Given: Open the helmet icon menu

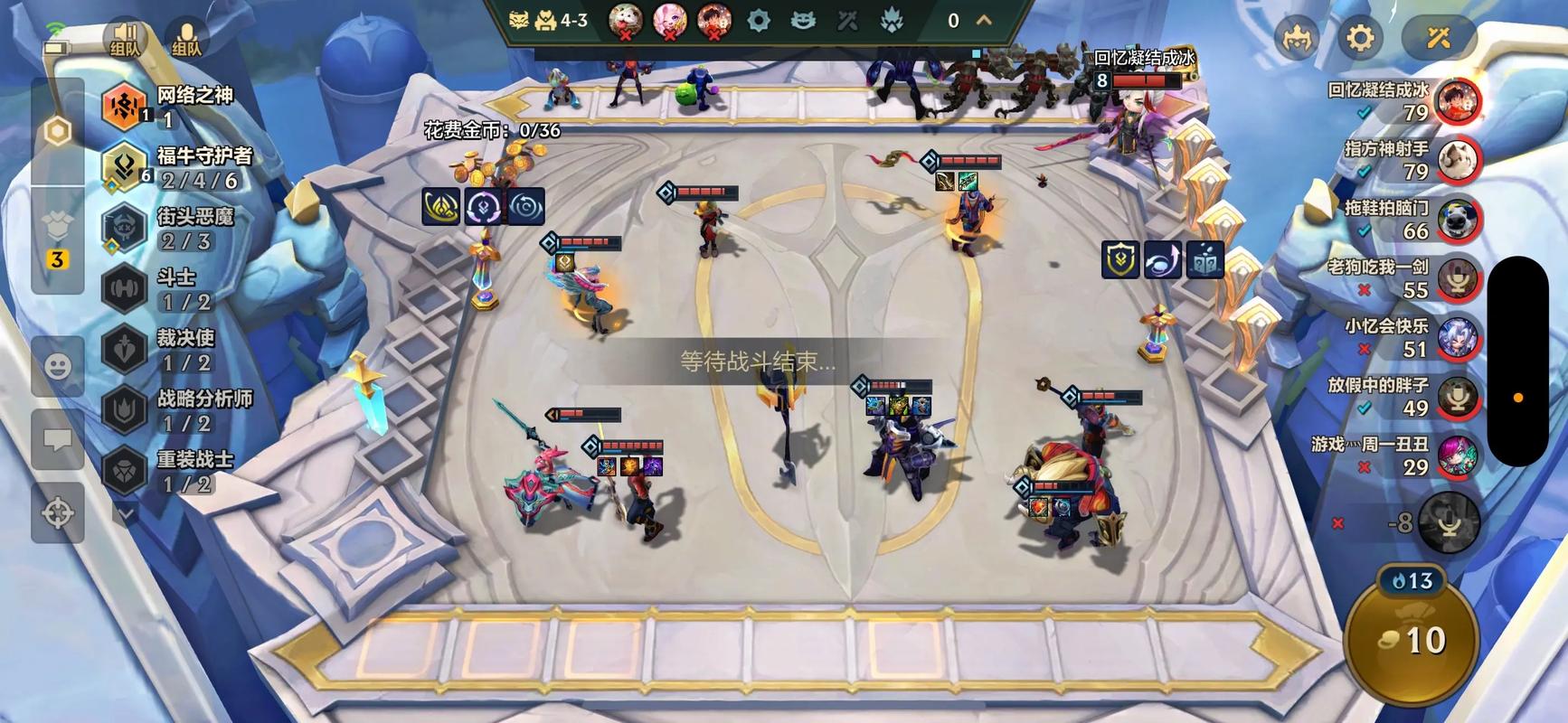Looking at the screenshot, I should (1297, 40).
